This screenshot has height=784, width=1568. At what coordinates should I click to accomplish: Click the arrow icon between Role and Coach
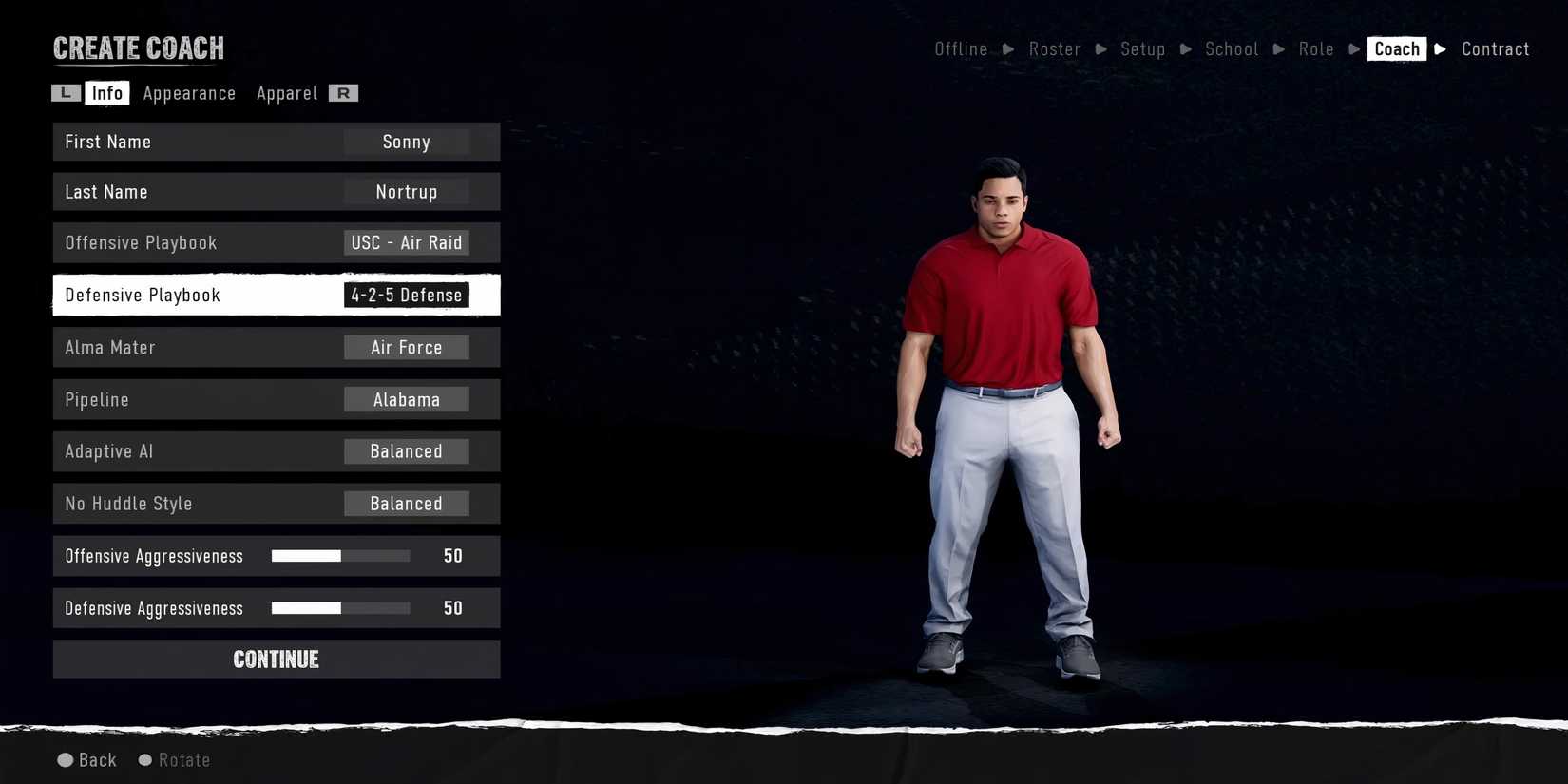pyautogui.click(x=1353, y=48)
